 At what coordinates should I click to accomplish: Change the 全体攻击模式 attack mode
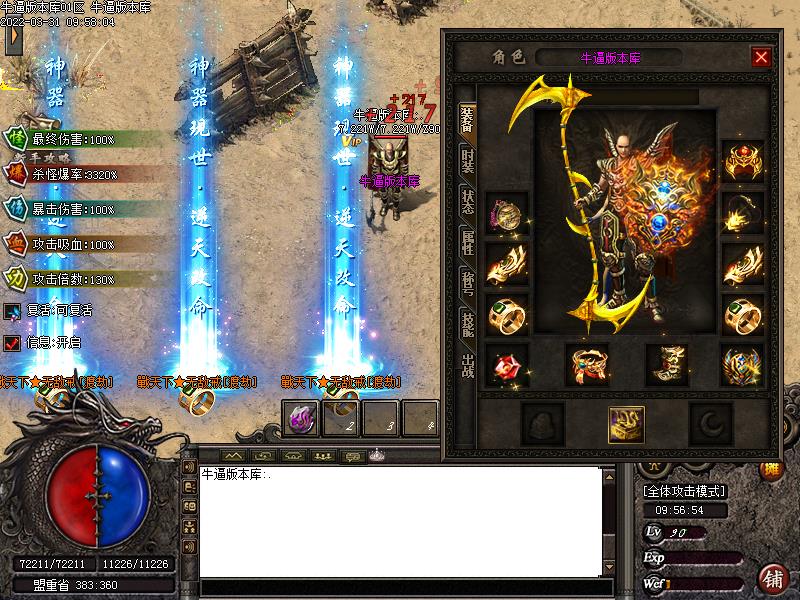coord(685,491)
